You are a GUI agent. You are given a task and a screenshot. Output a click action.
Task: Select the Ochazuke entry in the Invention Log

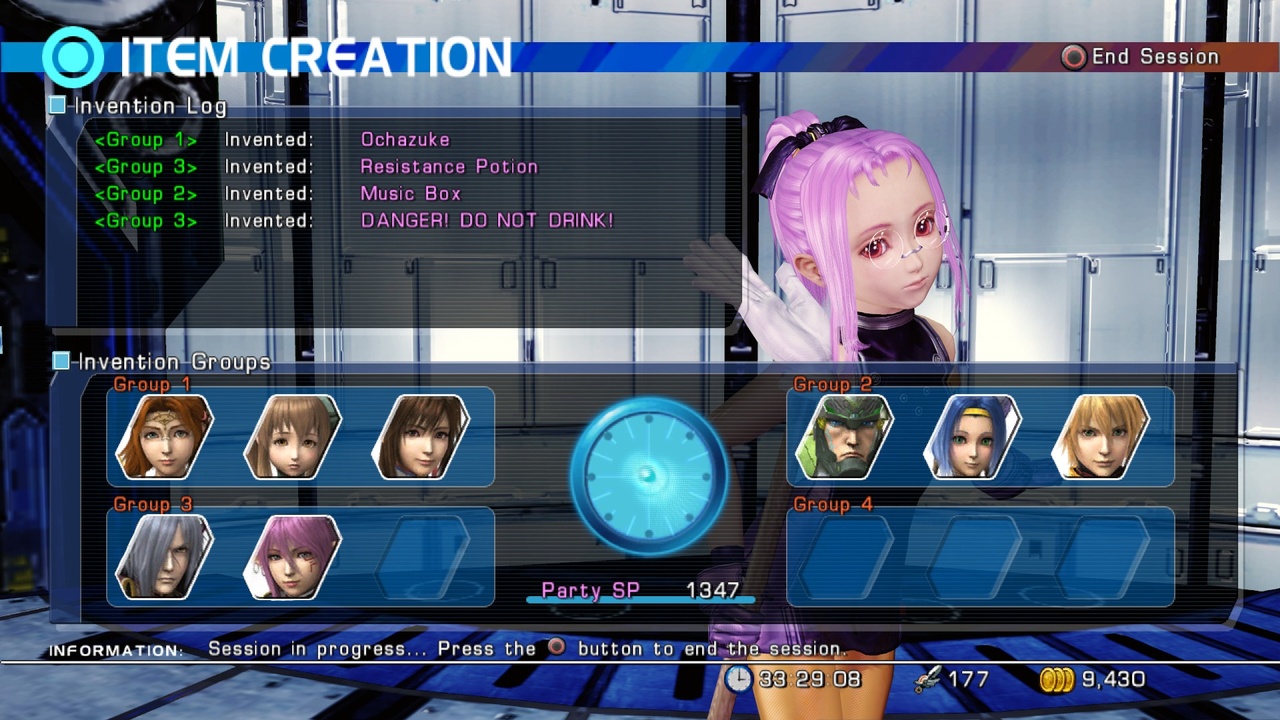click(x=405, y=140)
